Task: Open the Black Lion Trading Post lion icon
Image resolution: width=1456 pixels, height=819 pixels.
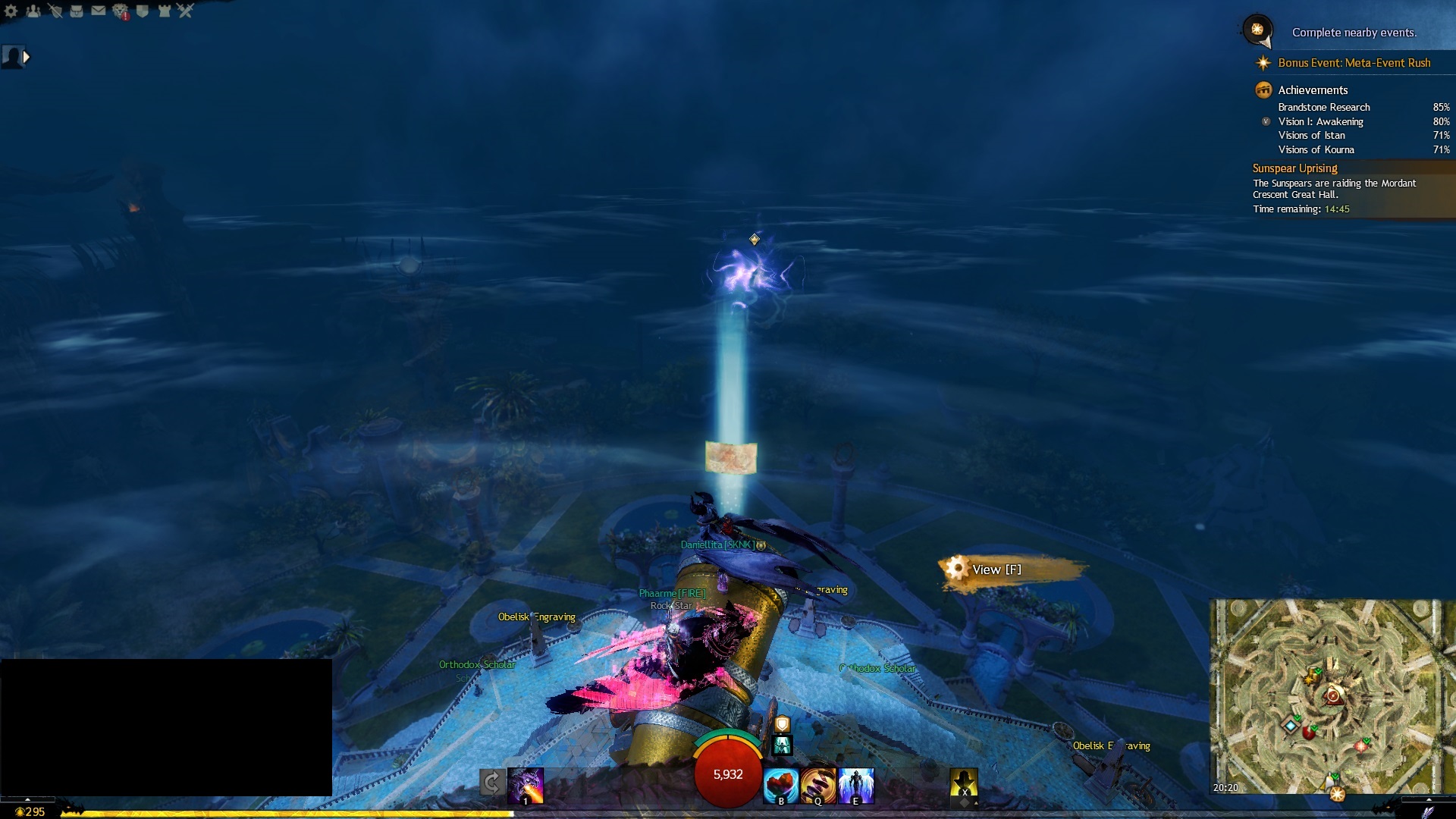Action: 121,11
